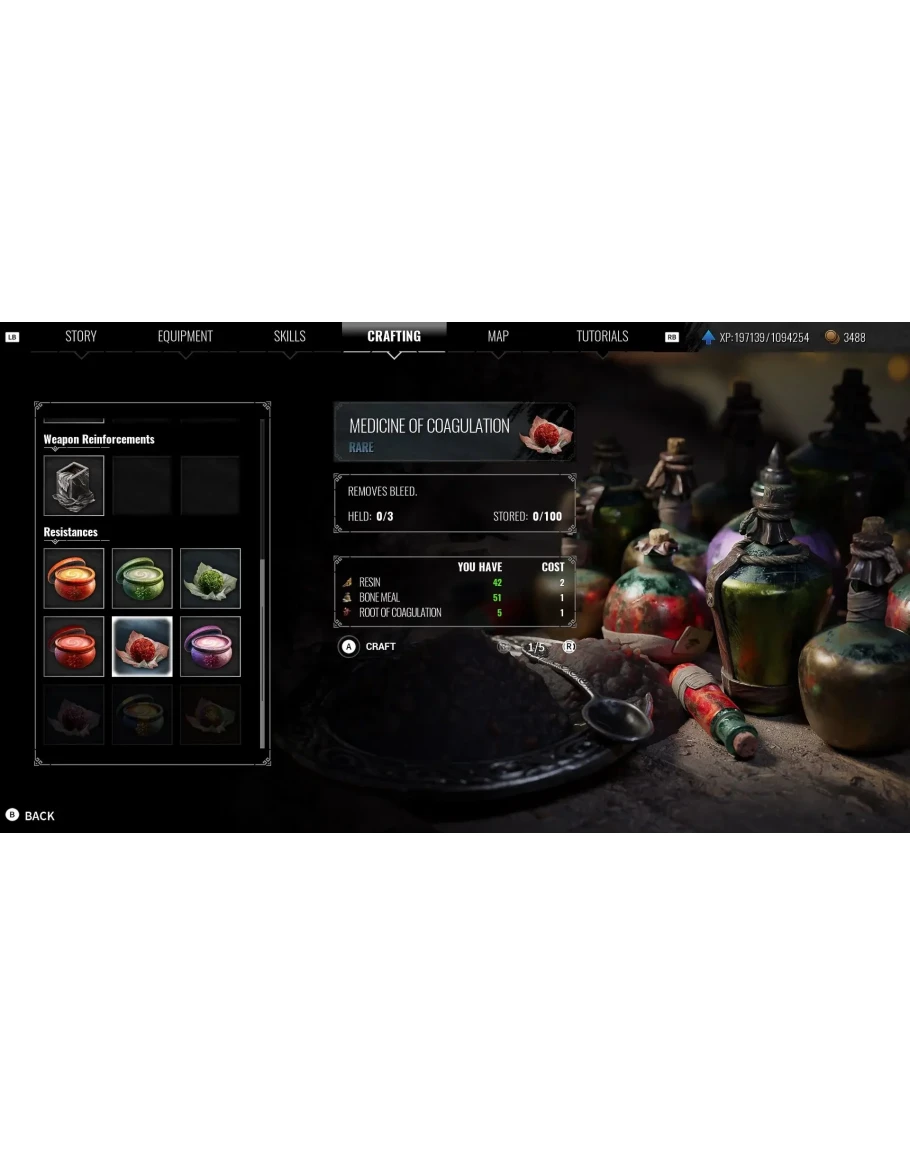The width and height of the screenshot is (910, 1155).
Task: Open the Tutorials tab
Action: [602, 337]
